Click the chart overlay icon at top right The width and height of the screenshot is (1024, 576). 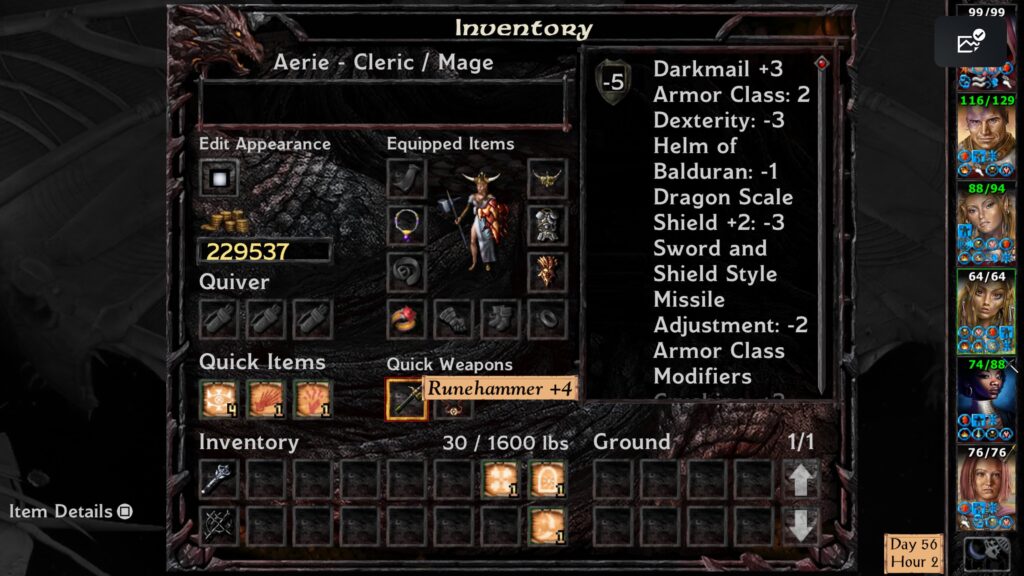[970, 42]
